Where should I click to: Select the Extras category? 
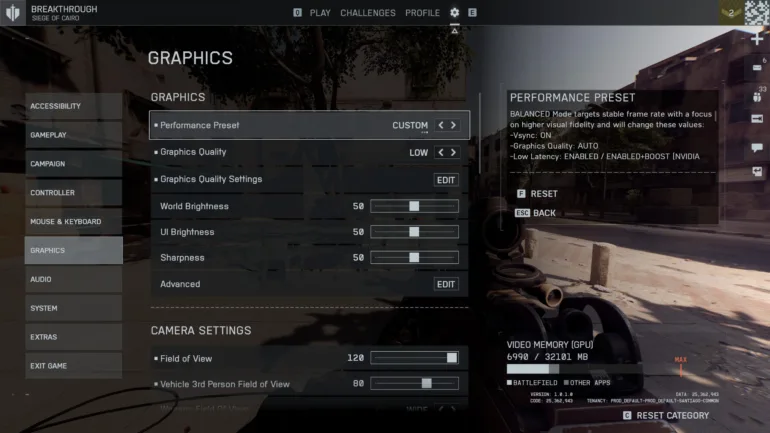74,337
